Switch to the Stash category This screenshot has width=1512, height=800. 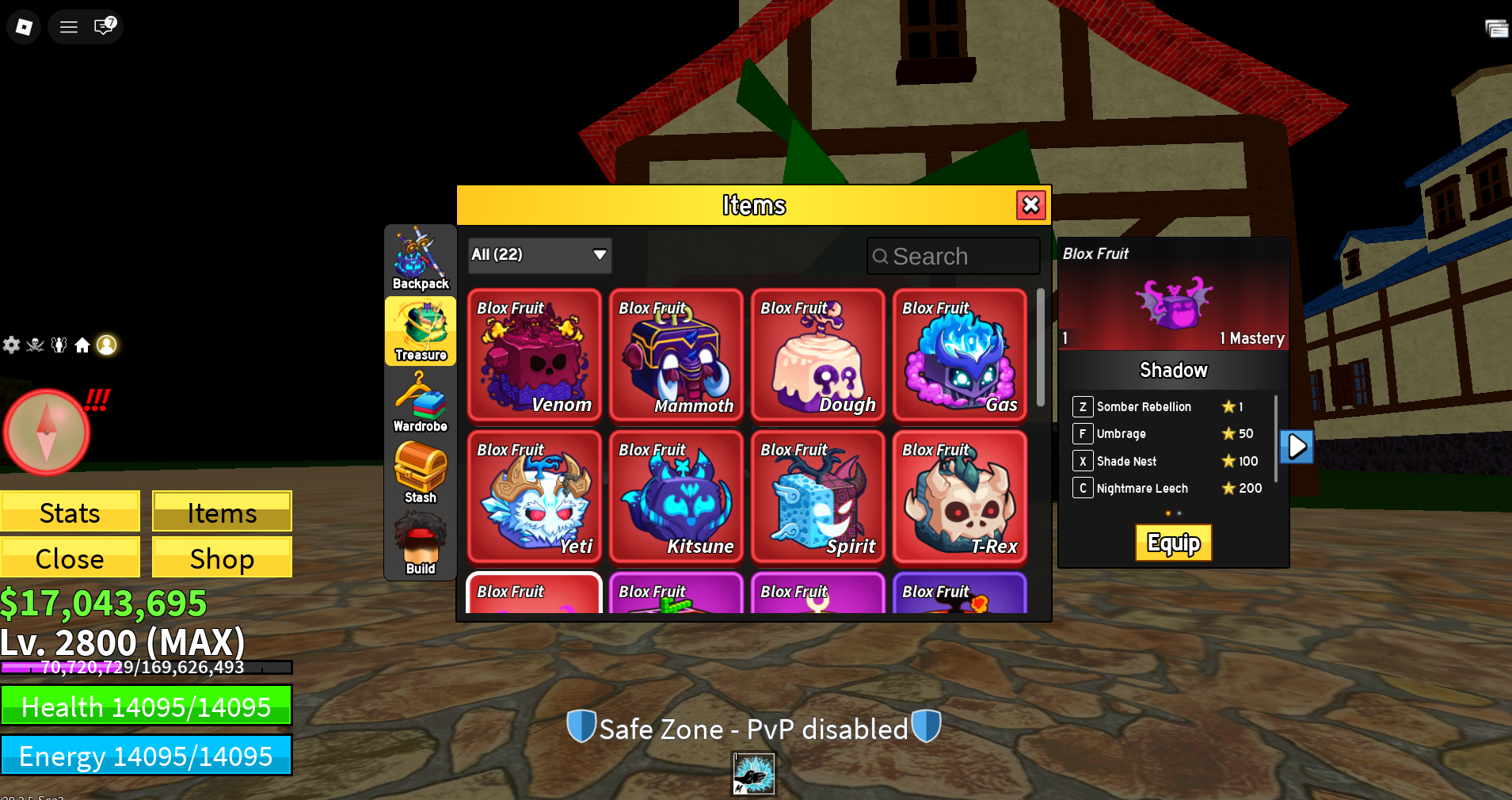[421, 473]
